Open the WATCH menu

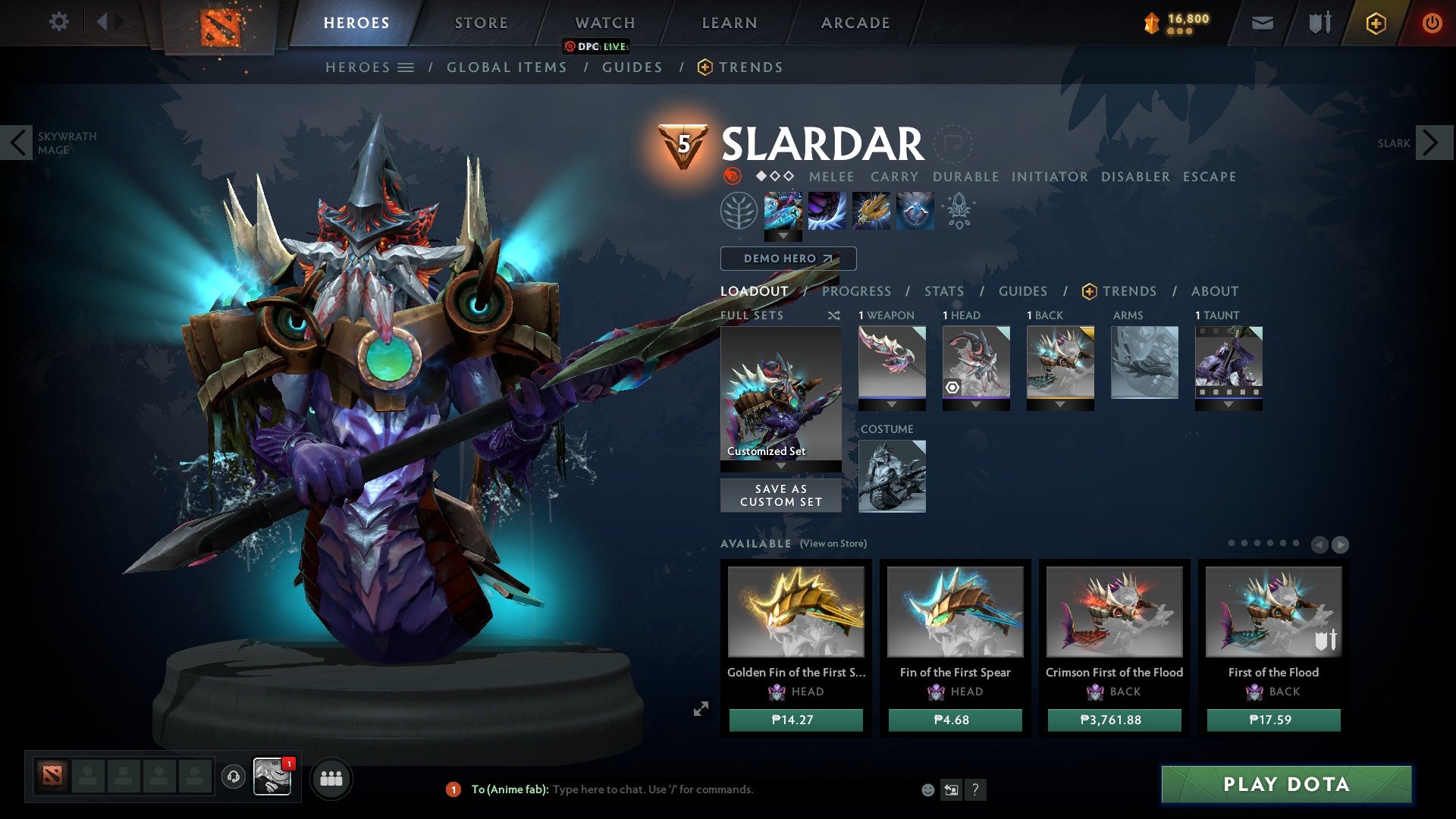[604, 22]
